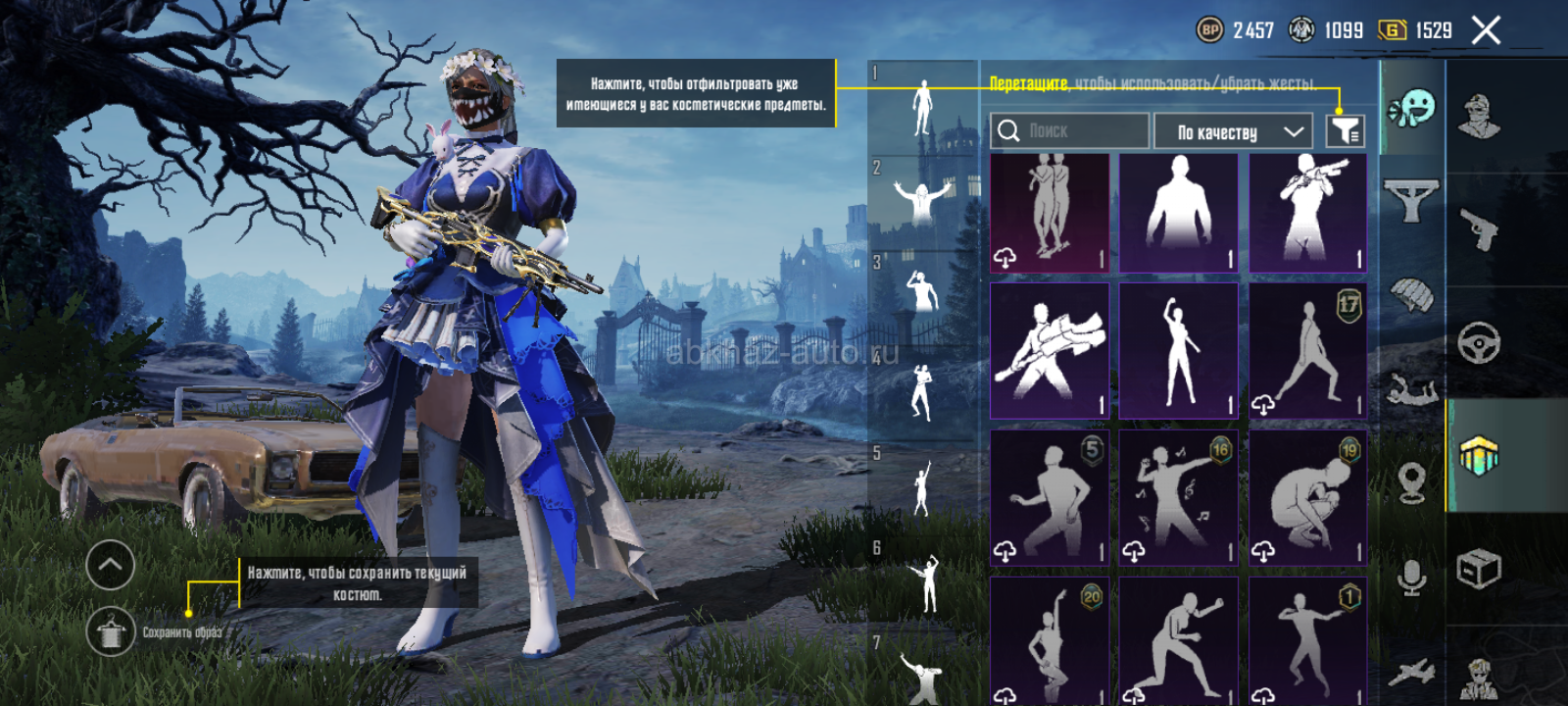Screen dimensions: 1568x706
Task: Choose the emote of figure aiming a rifle
Action: click(x=1307, y=212)
